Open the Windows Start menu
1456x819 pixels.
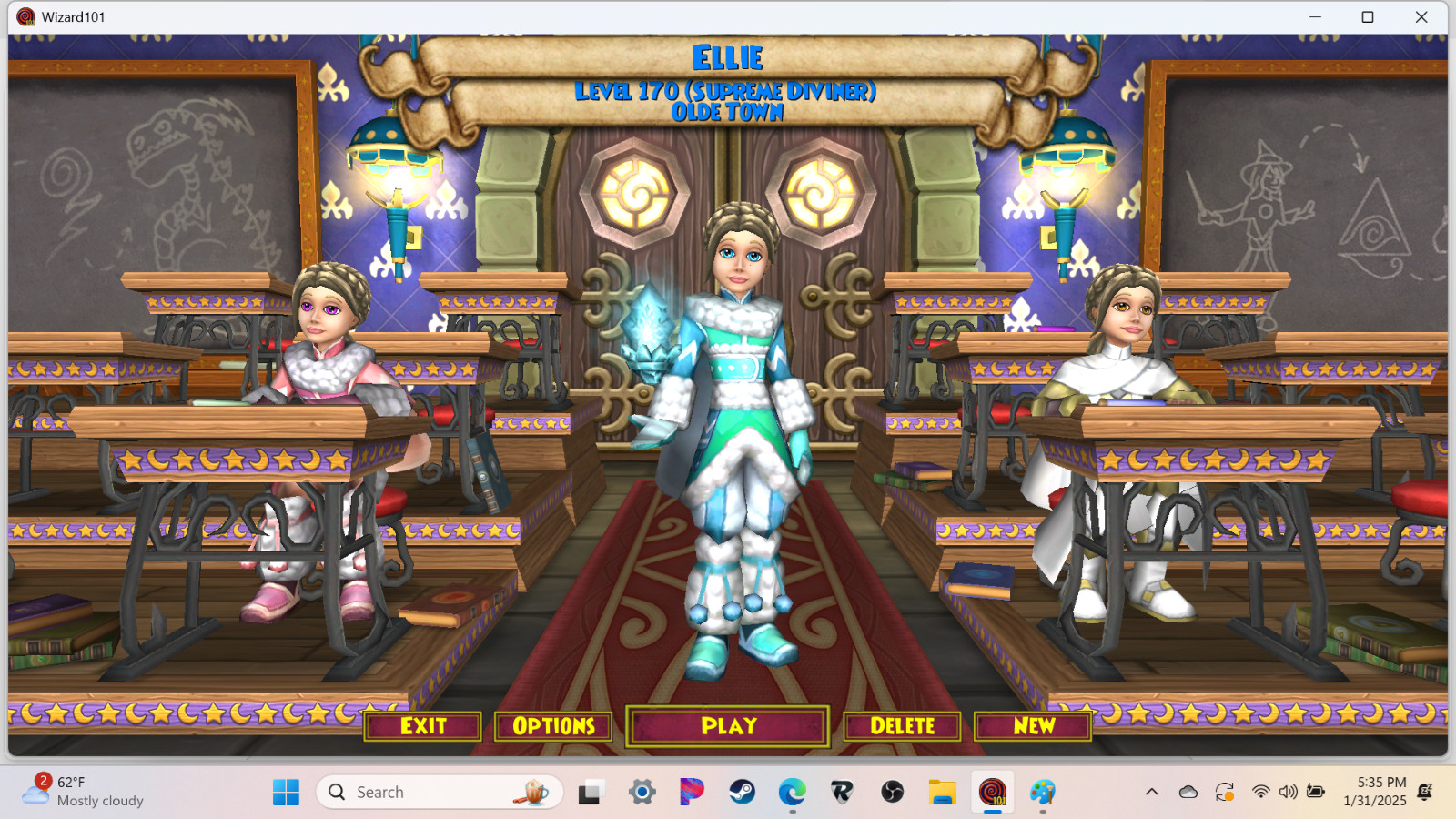[286, 793]
